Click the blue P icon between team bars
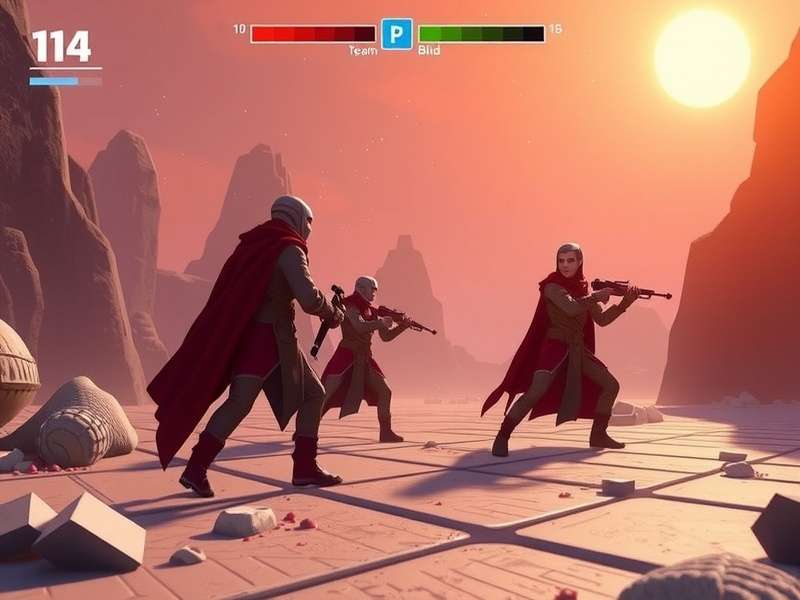Viewport: 800px width, 600px height. [x=396, y=34]
